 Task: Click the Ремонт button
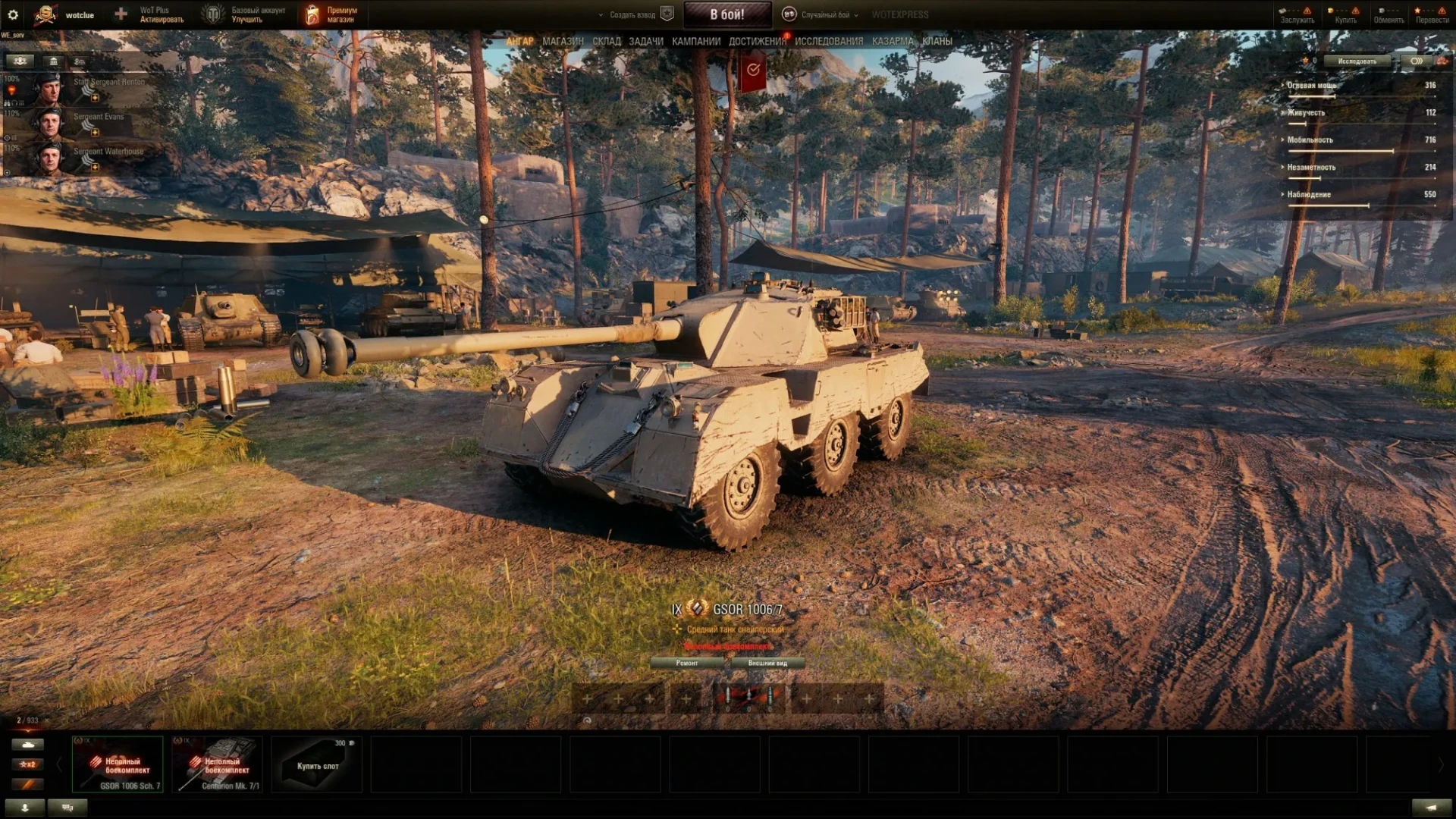point(687,664)
